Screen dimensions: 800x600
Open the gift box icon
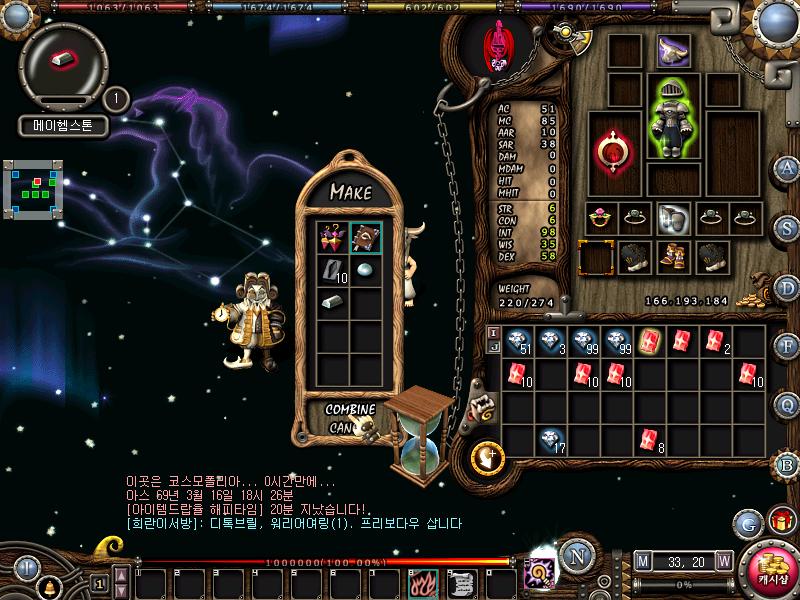779,521
